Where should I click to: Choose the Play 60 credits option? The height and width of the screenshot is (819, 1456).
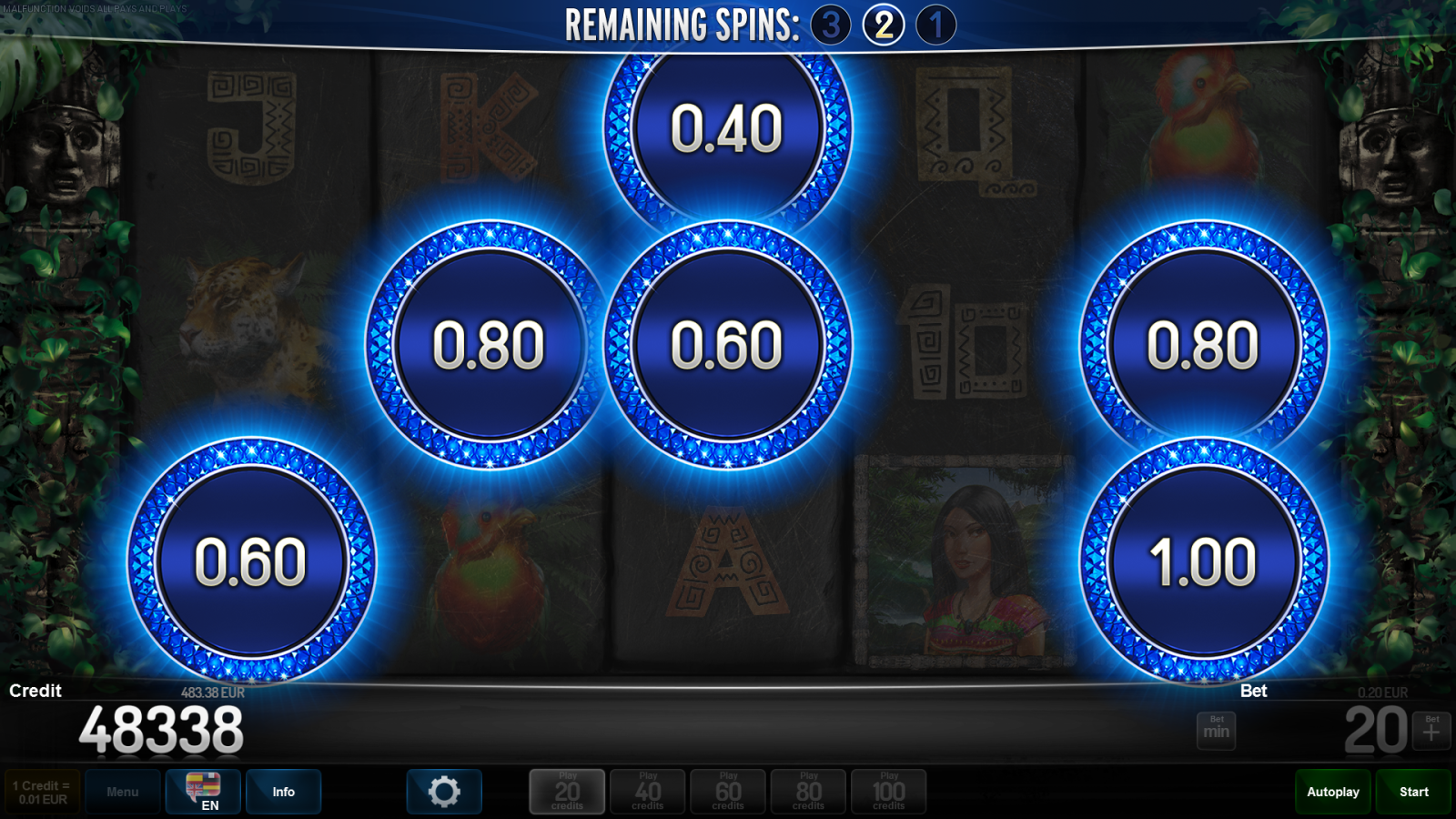point(728,792)
